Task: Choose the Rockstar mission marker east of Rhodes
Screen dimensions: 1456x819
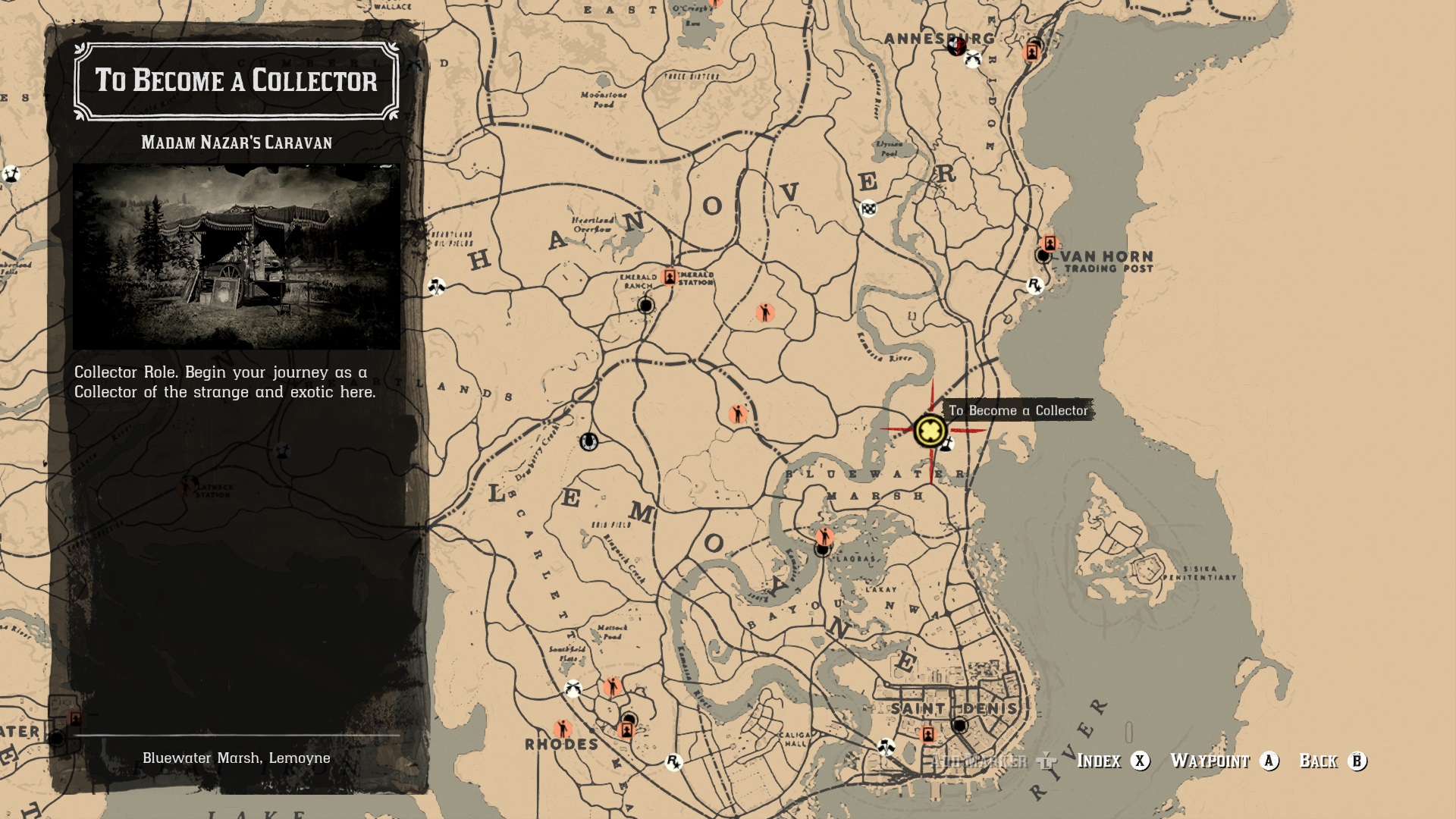Action: click(x=673, y=761)
